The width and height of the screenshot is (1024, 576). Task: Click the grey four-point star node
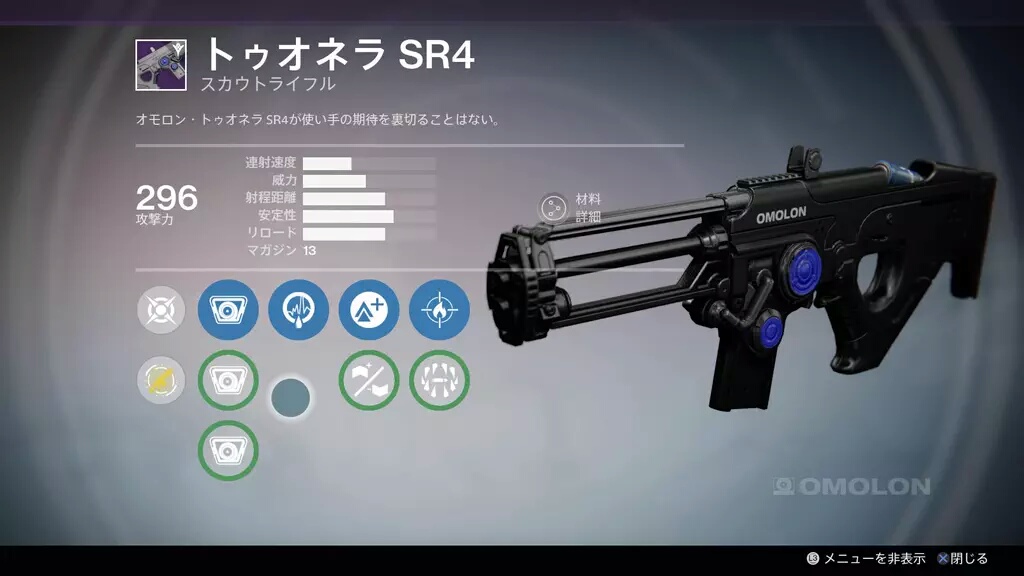coord(161,310)
